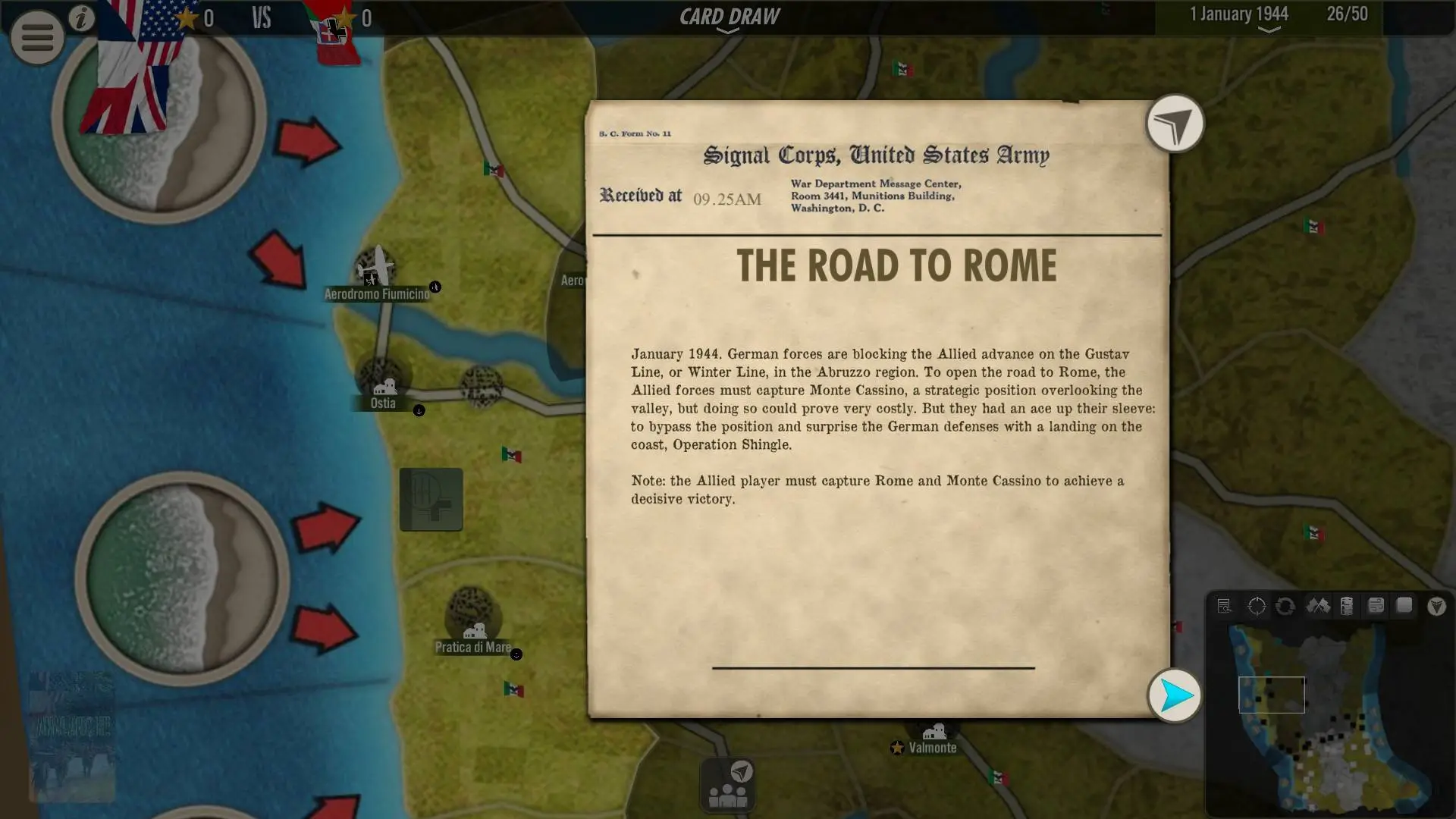Click the circular arrows minimap button
The image size is (1456, 819).
pos(1285,606)
